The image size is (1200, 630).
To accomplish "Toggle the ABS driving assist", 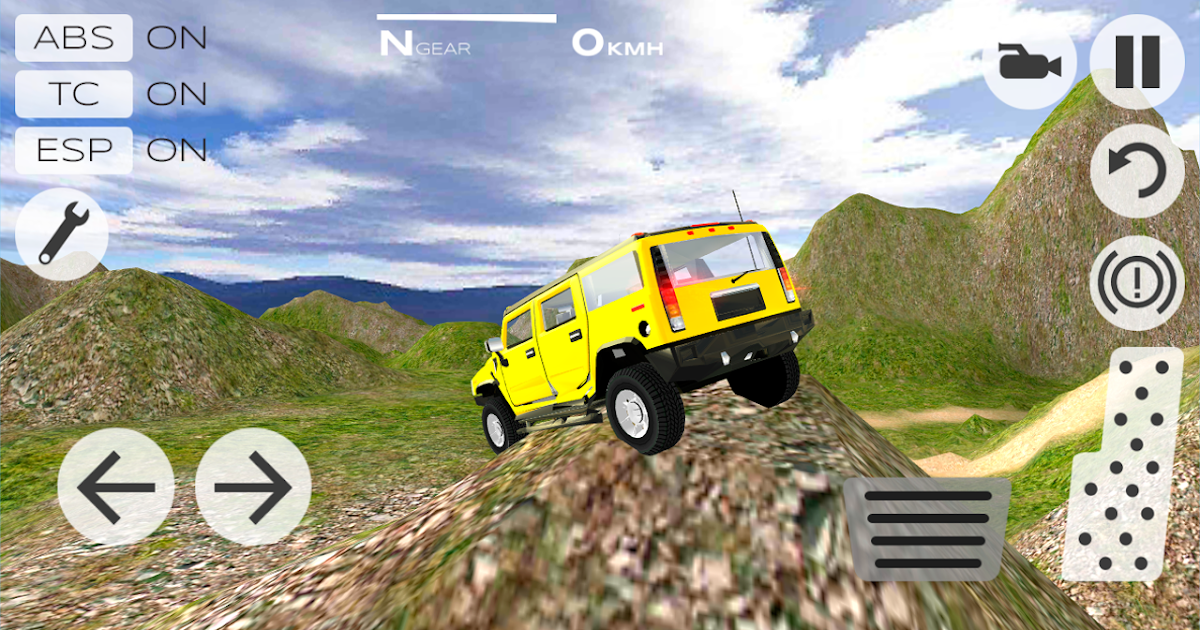I will point(74,38).
